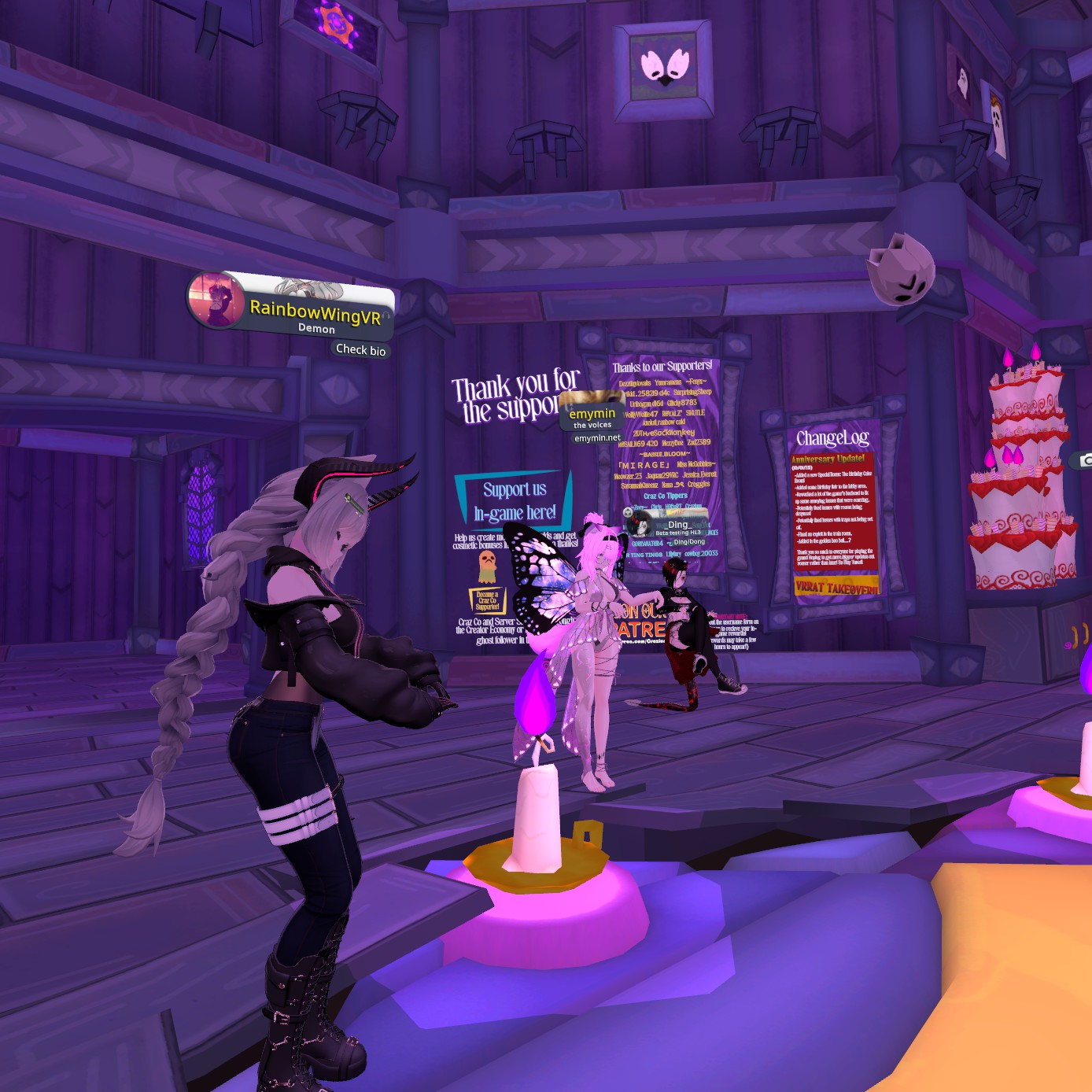Click the white camera icon
Image resolution: width=1092 pixels, height=1092 pixels.
point(1086,460)
